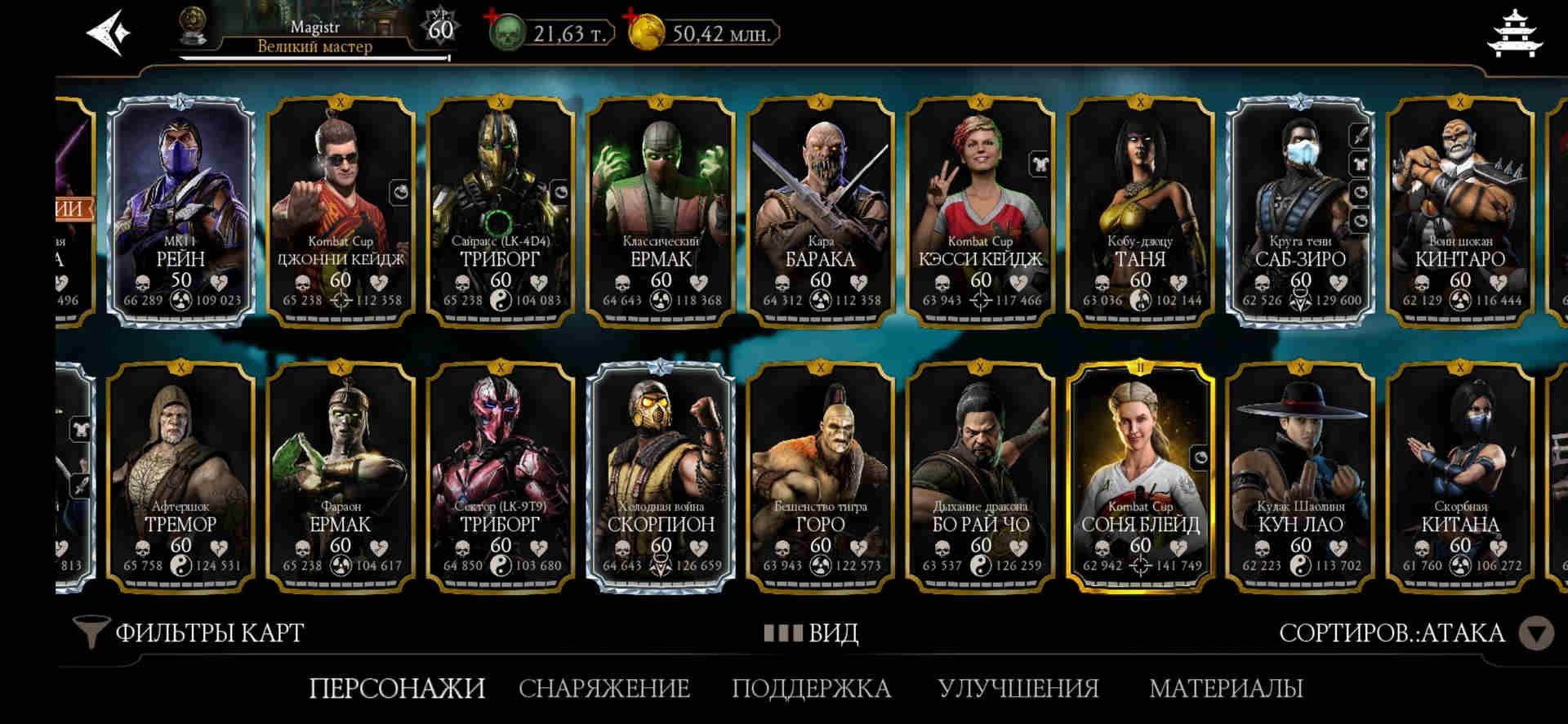The image size is (1568, 724).
Task: Choose the Афтершок Тремор card
Action: click(181, 476)
